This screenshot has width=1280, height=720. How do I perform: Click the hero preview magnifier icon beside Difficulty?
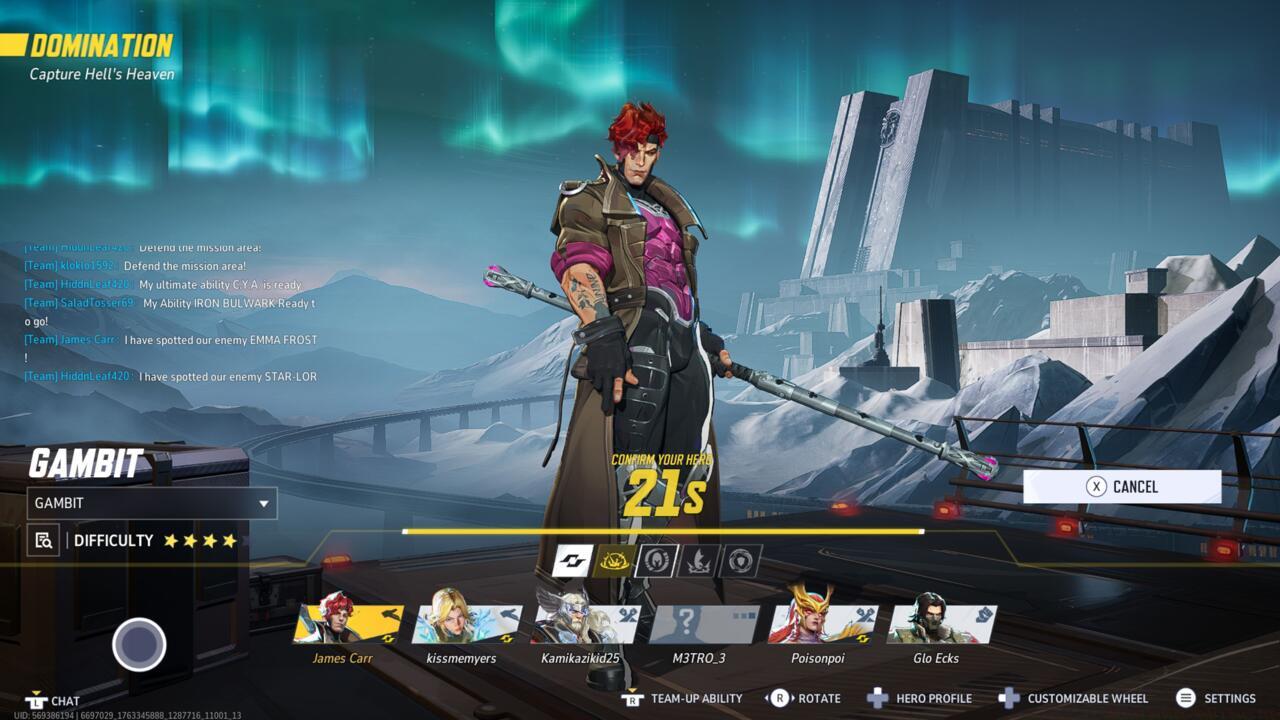click(42, 540)
